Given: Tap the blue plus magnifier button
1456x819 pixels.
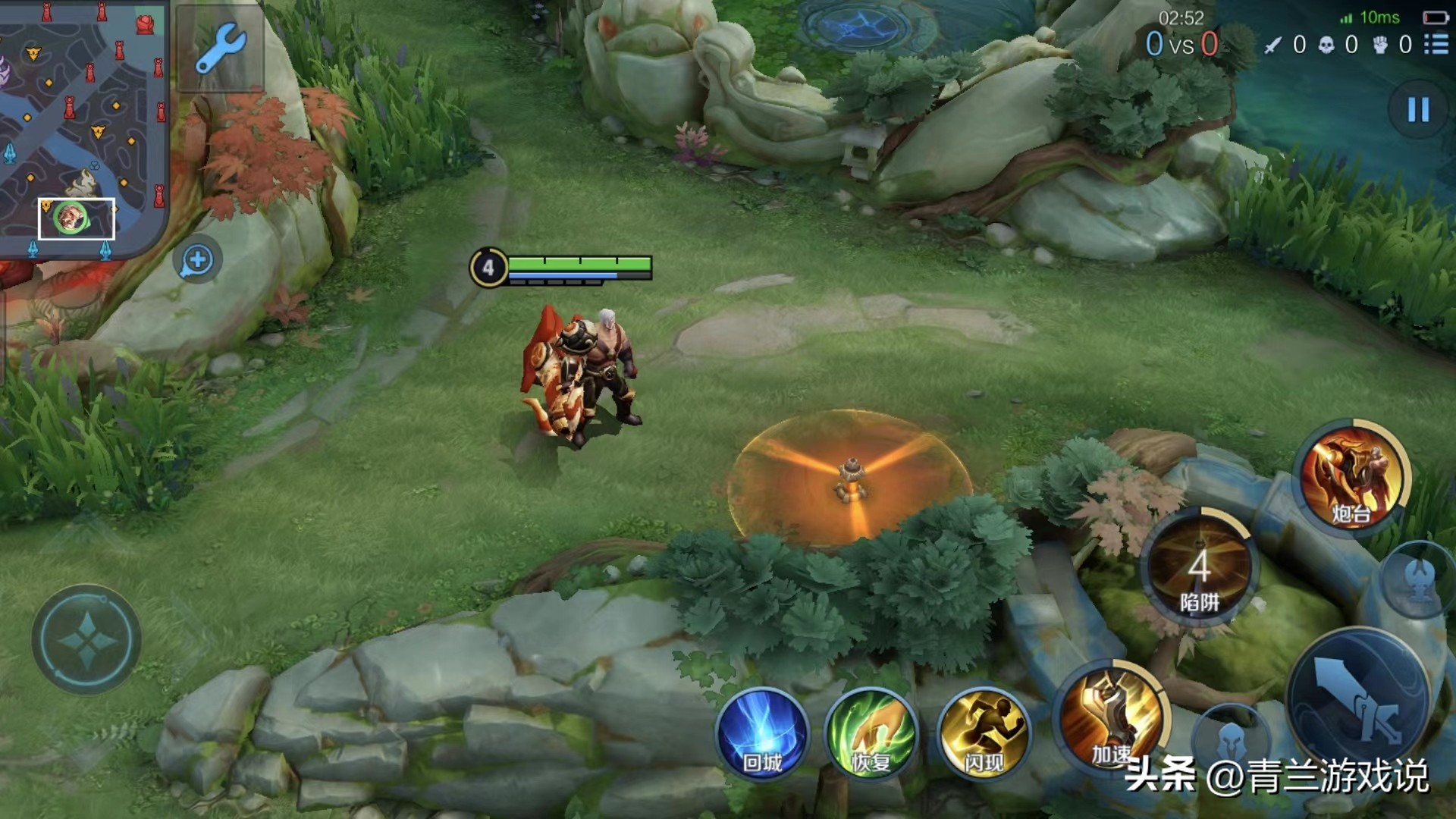Looking at the screenshot, I should pyautogui.click(x=198, y=260).
